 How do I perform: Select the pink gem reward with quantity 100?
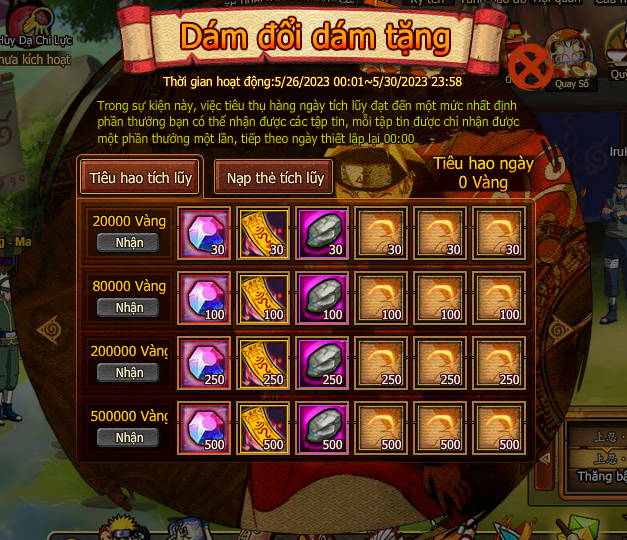pos(204,299)
